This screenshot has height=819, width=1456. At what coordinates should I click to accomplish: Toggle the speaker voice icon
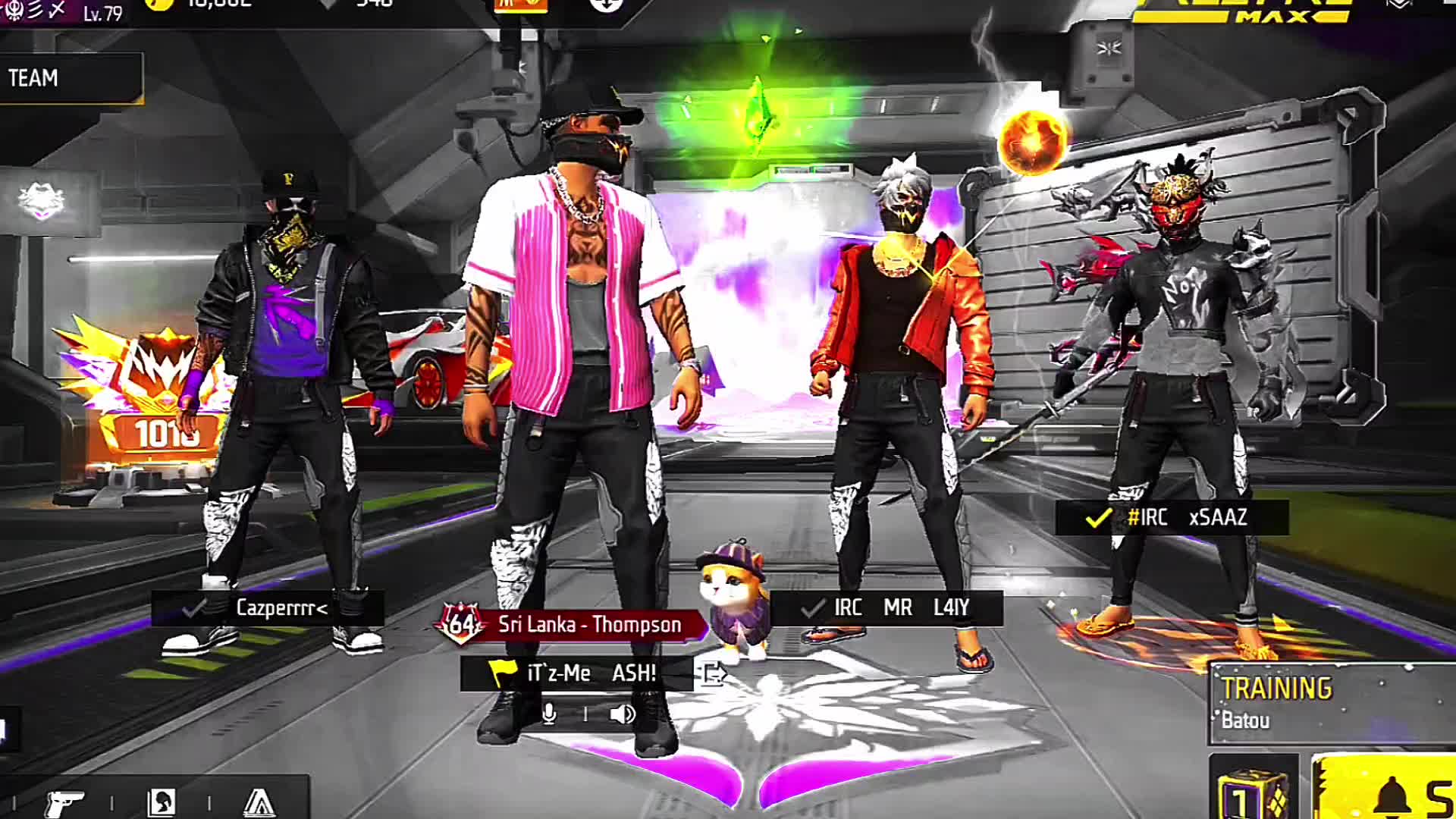[622, 714]
